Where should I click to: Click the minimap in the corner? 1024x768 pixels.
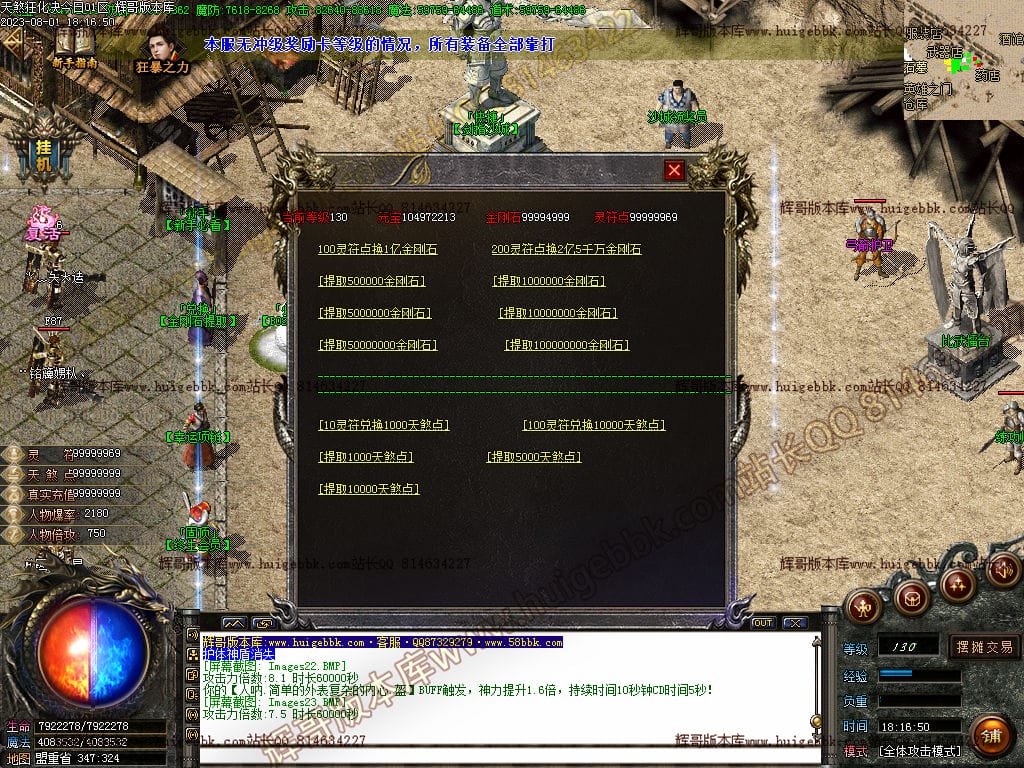963,60
